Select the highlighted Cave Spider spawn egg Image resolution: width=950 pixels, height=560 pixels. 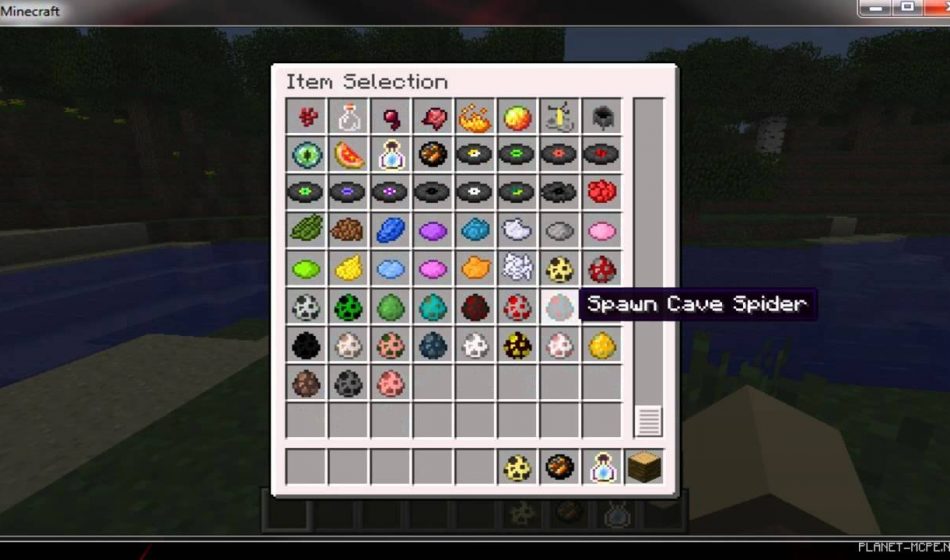tap(558, 306)
